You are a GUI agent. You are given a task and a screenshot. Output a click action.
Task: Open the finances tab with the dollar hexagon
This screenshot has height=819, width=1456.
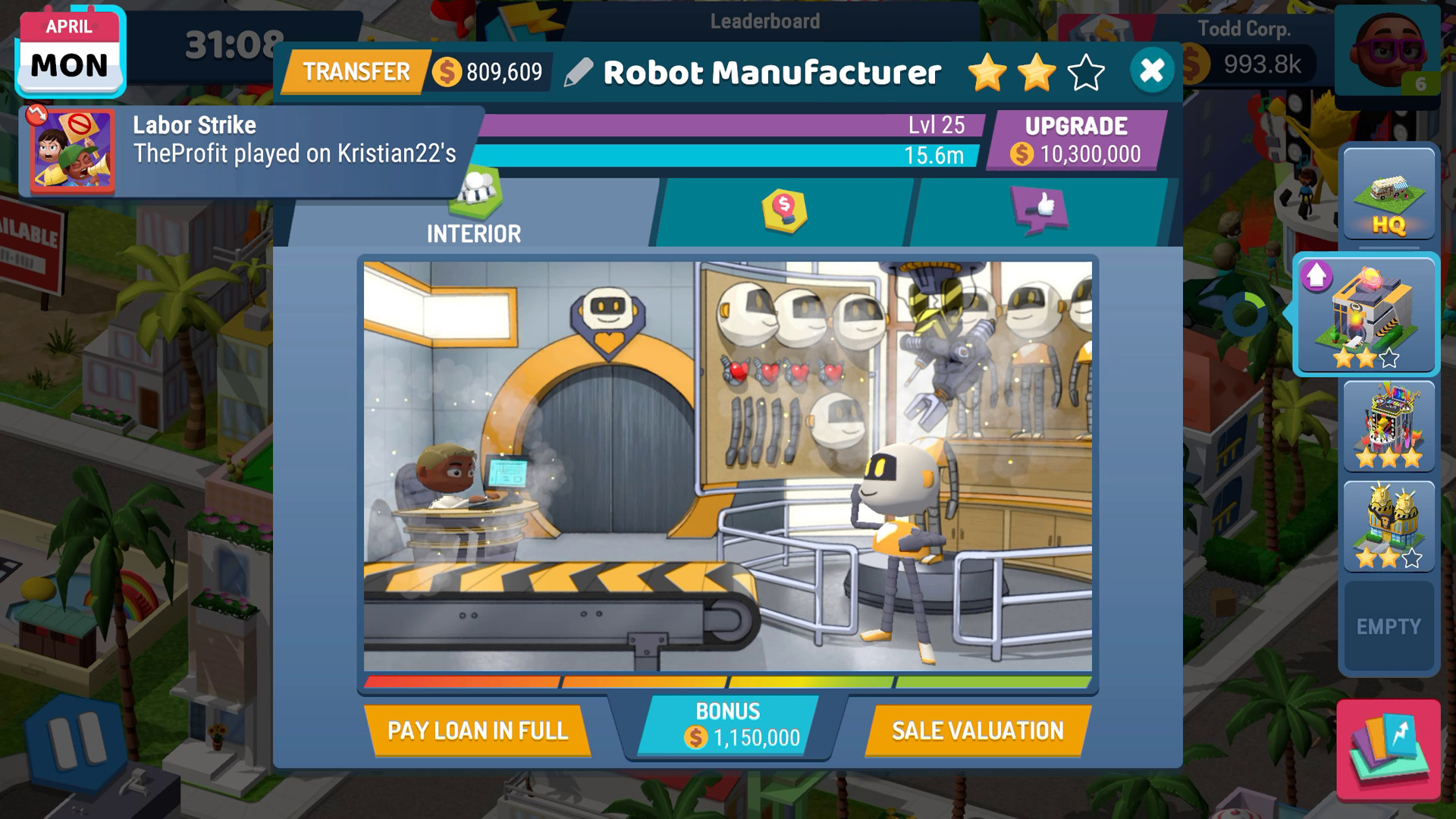click(783, 210)
